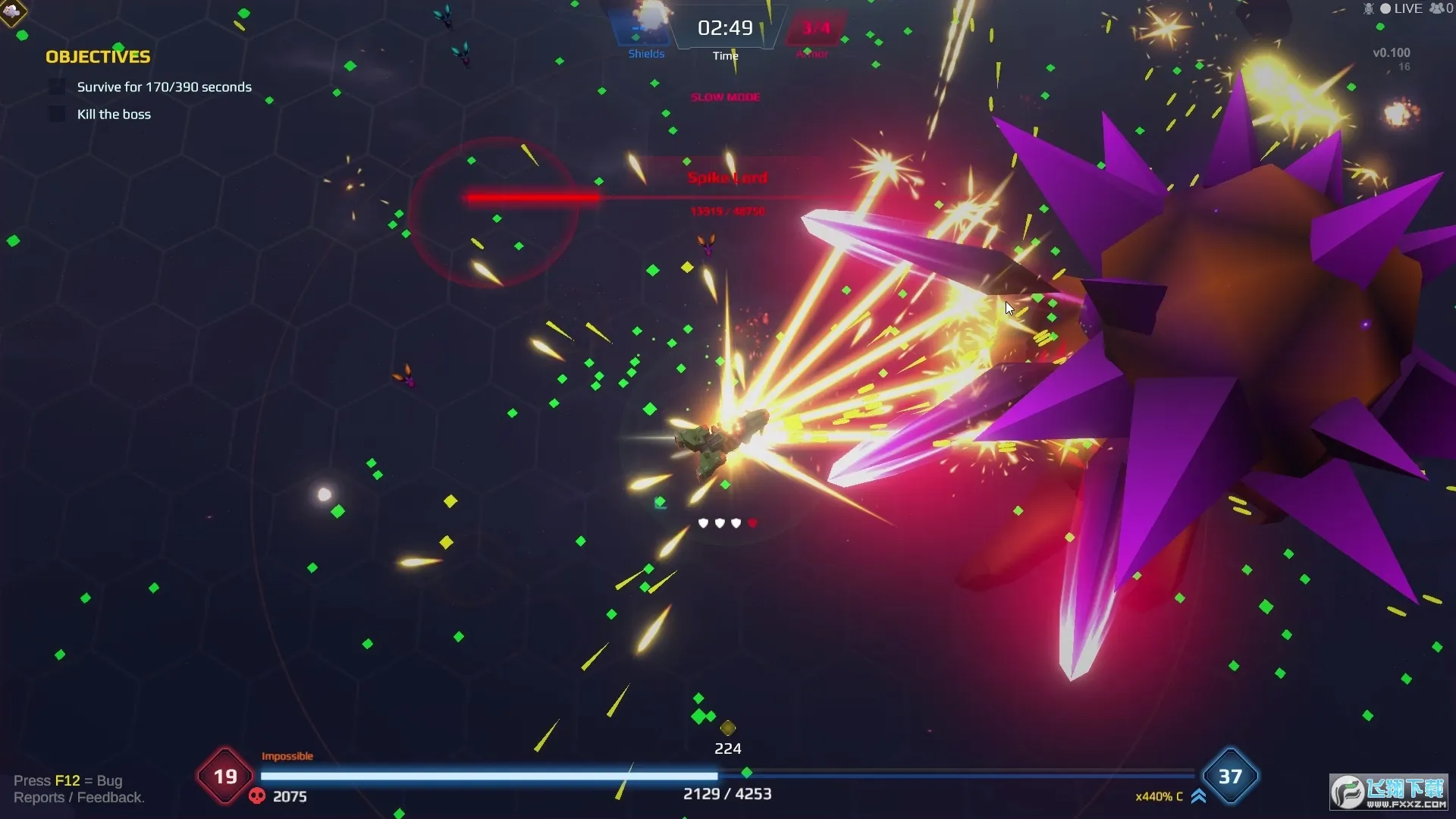1456x819 pixels.
Task: Tick the Survive for seconds objective checkbox
Action: (57, 87)
